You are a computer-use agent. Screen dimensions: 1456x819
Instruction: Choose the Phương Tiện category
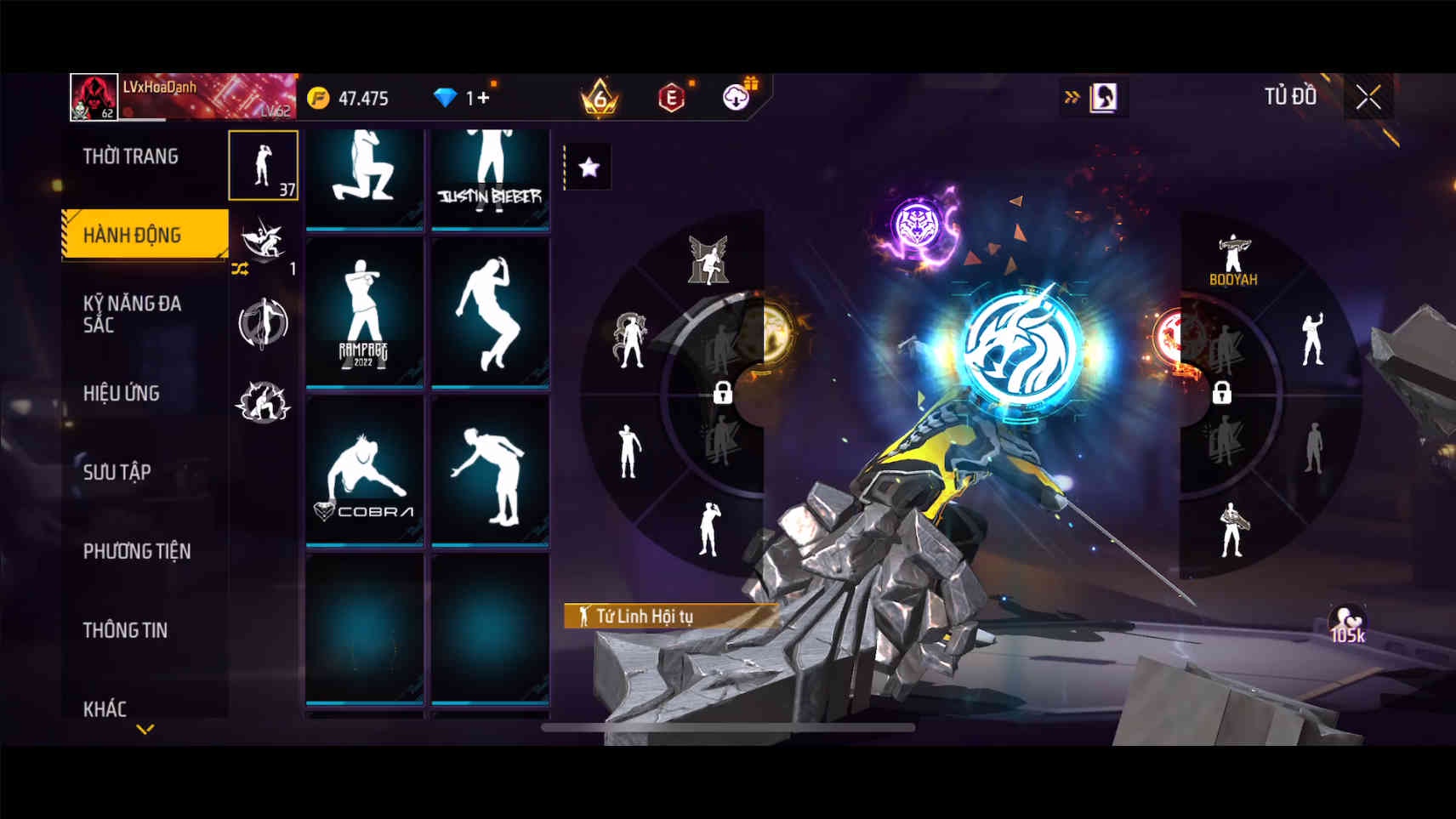coord(137,551)
